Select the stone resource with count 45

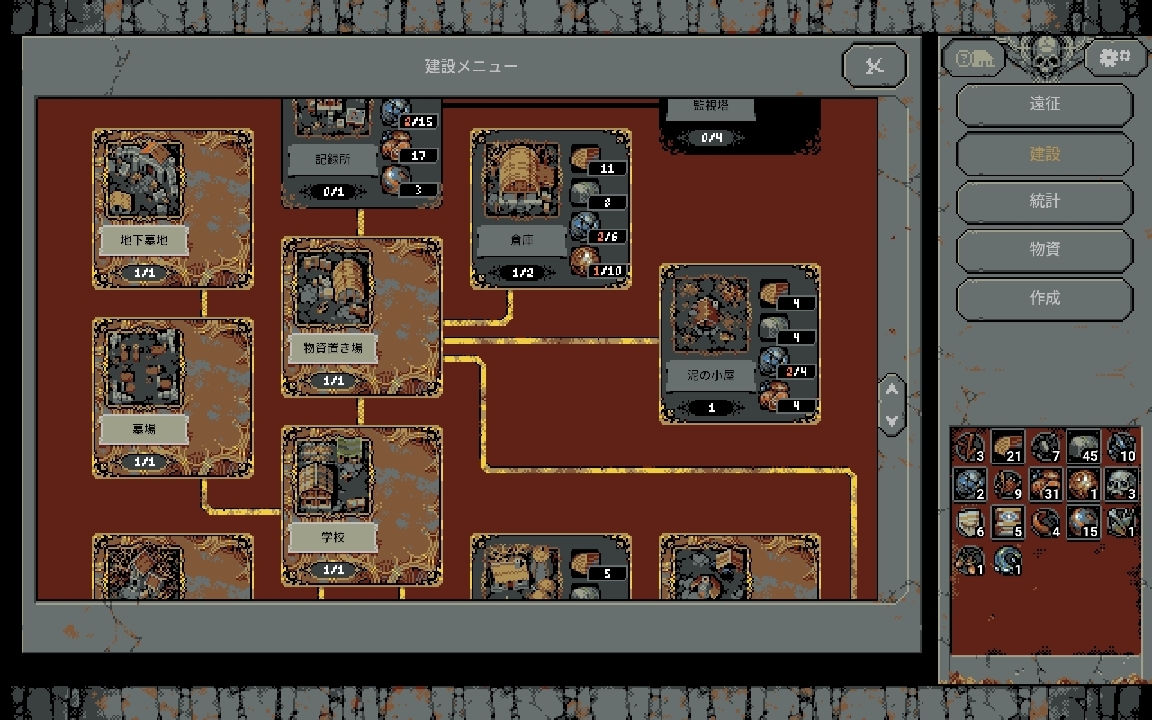[1083, 447]
